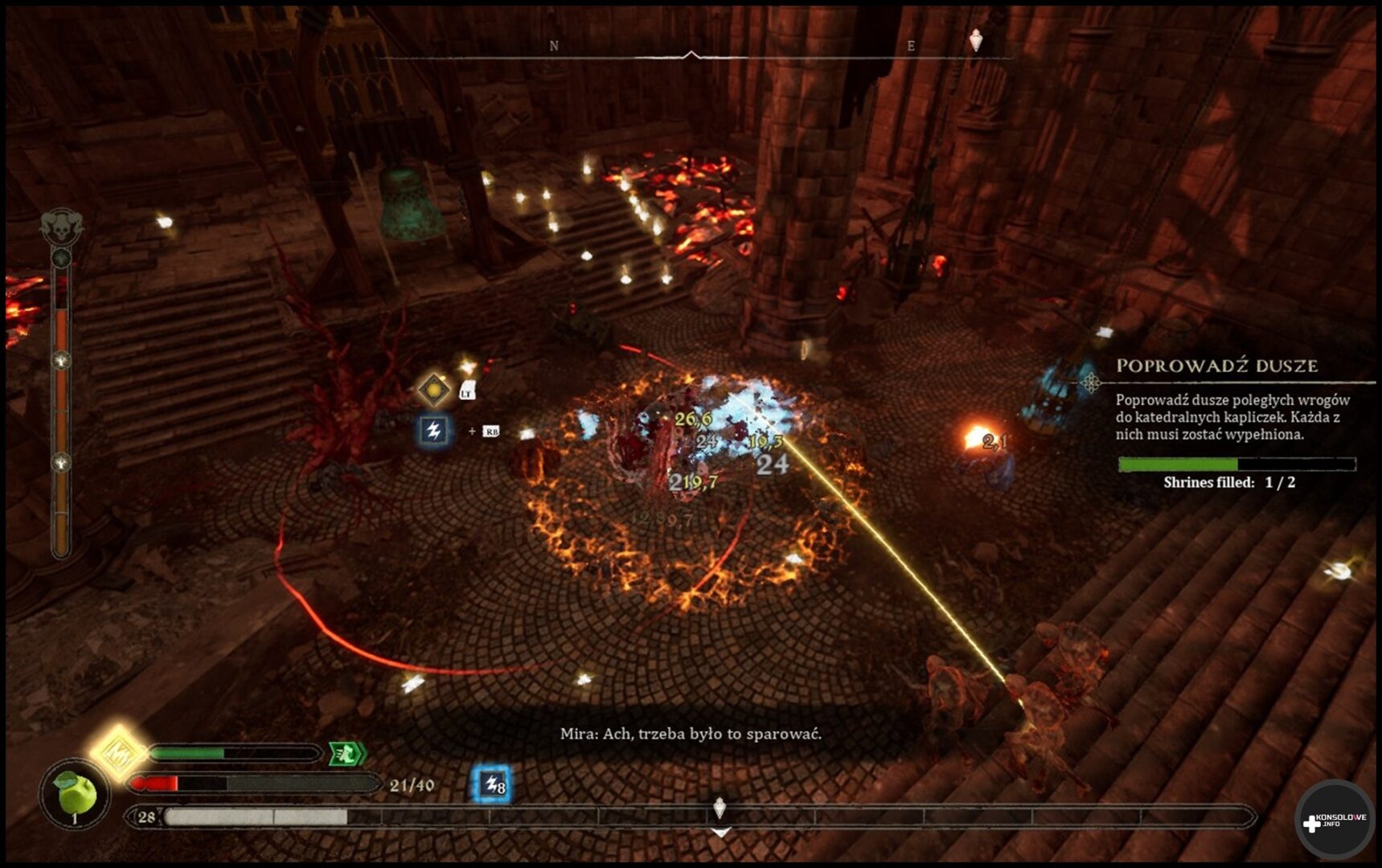Click the green dash icon beside stamina bar
The image size is (1382, 868).
[x=347, y=753]
